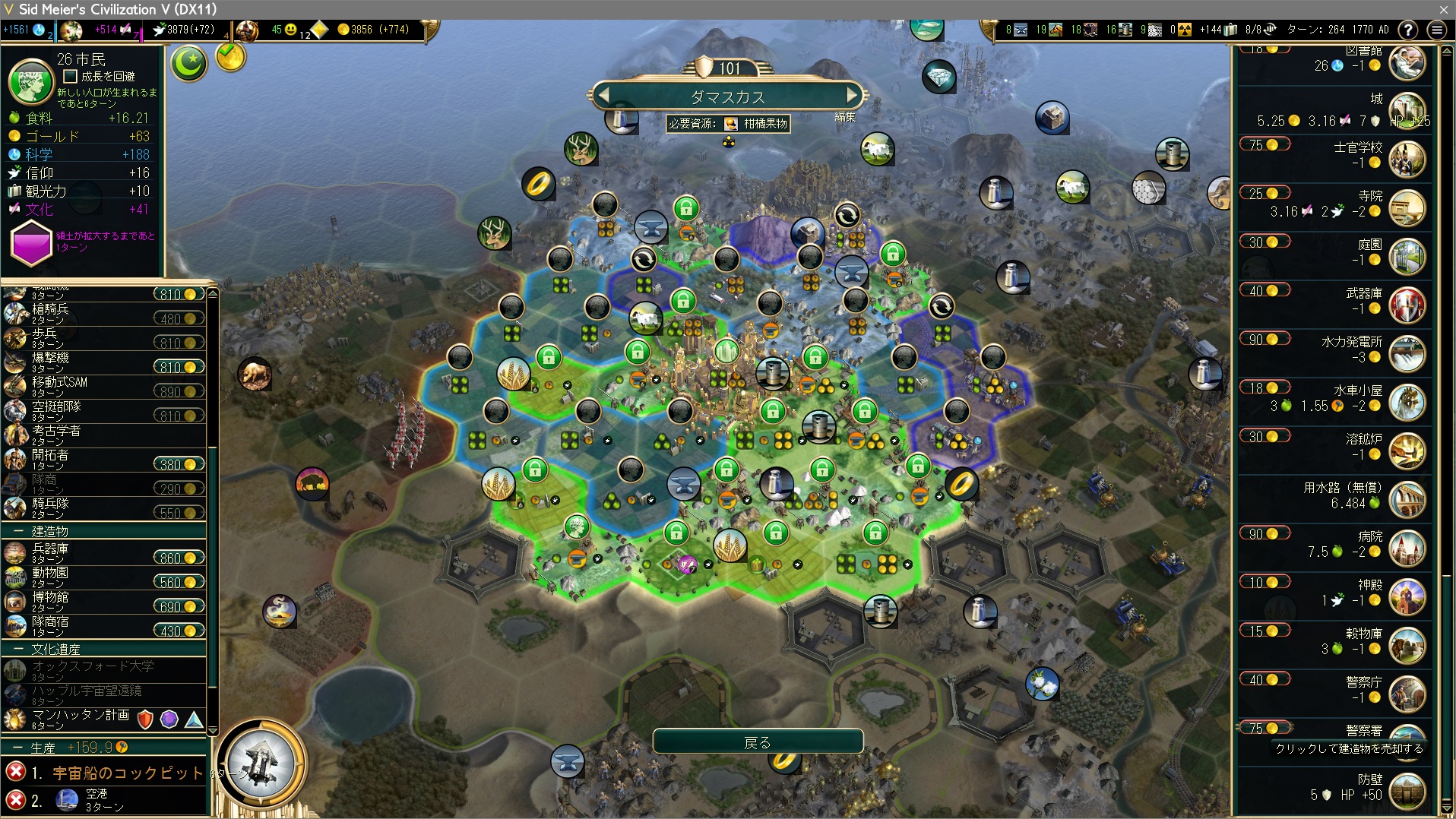1456x819 pixels.
Task: Collapse the 文化遺産 section header
Action: click(x=17, y=650)
